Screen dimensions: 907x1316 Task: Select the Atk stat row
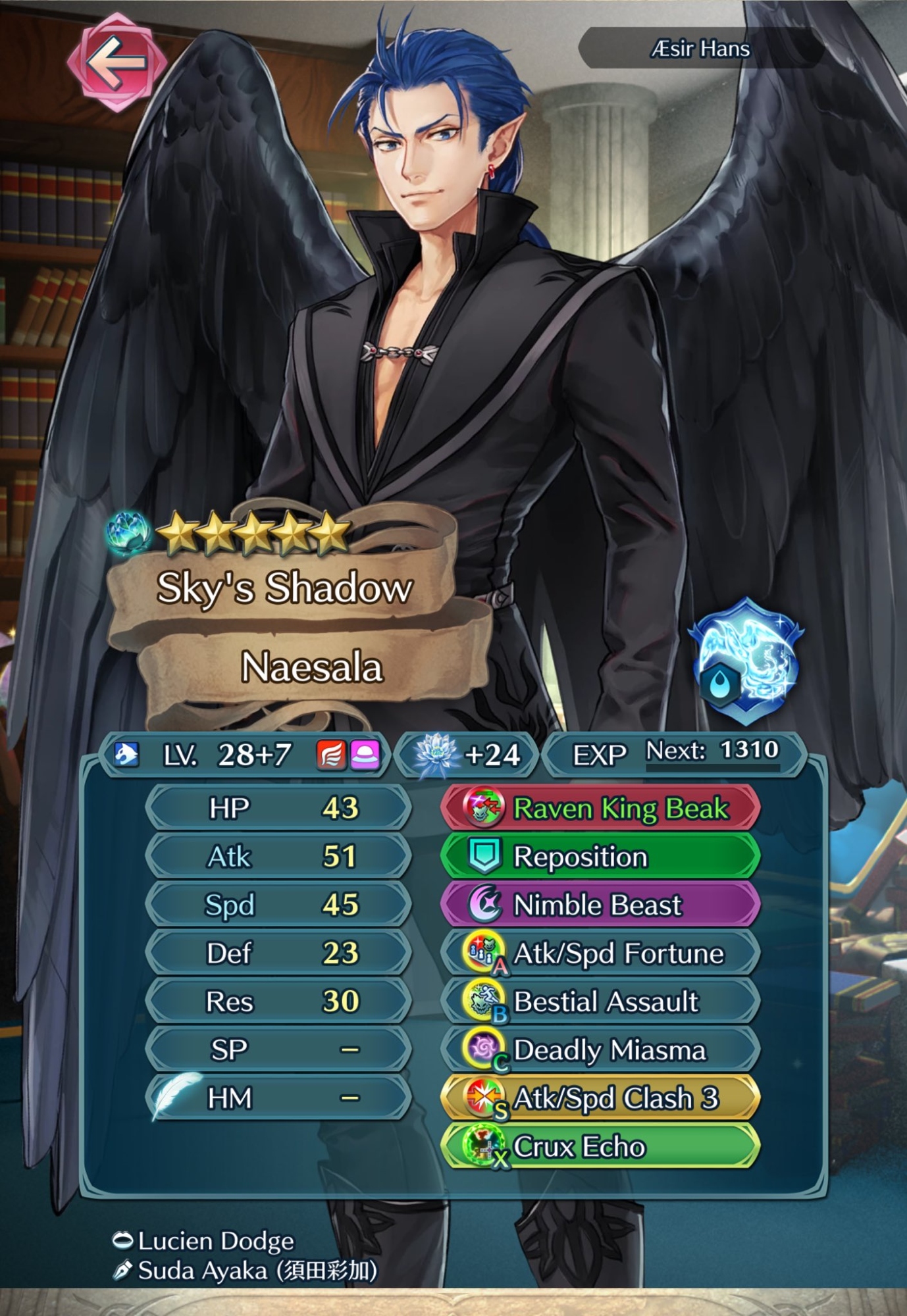point(278,857)
